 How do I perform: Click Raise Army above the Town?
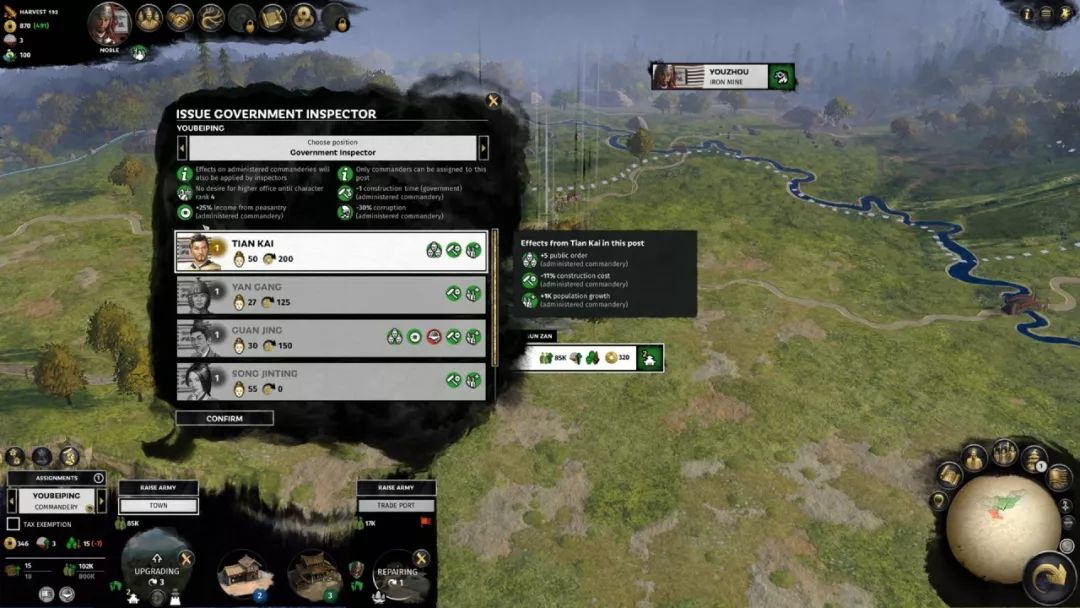(x=159, y=488)
